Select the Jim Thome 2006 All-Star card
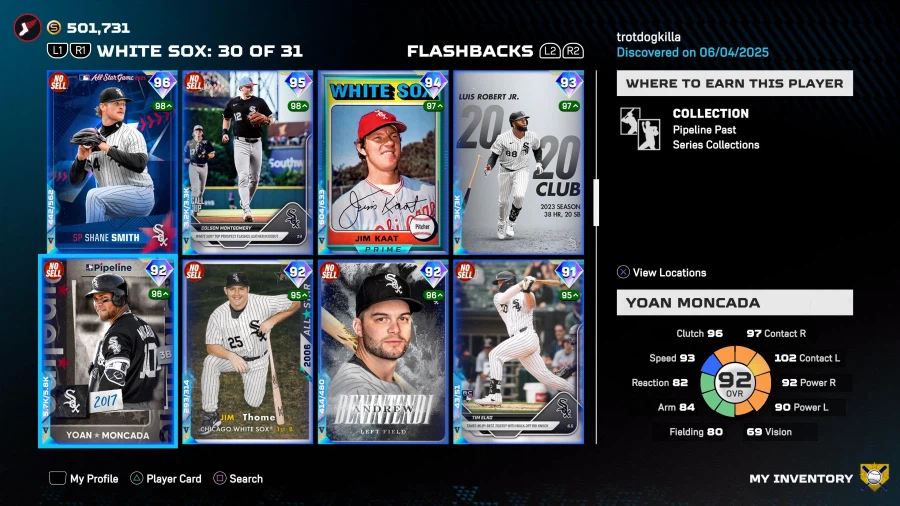 click(x=247, y=351)
